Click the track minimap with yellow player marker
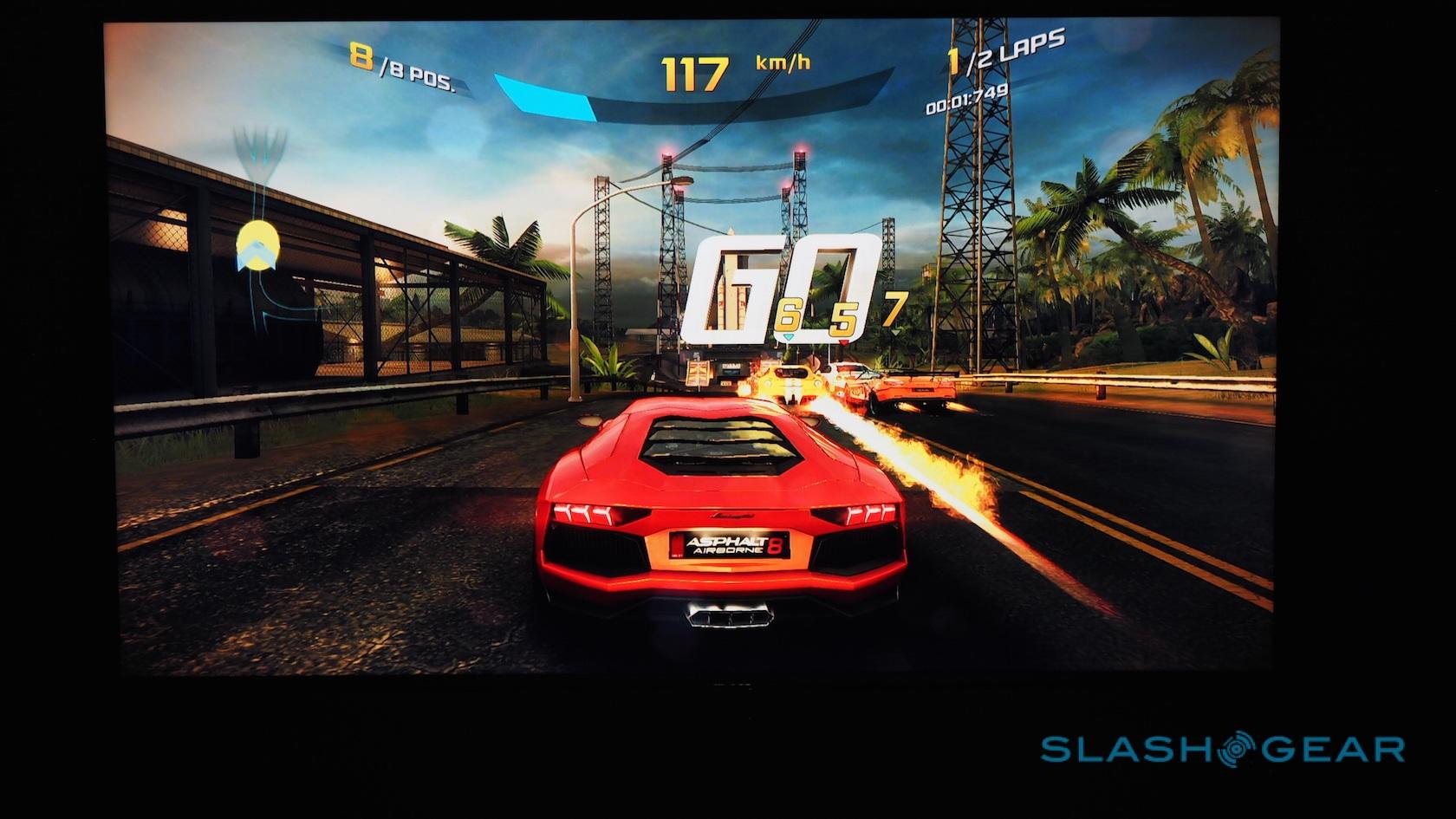 [x=258, y=234]
